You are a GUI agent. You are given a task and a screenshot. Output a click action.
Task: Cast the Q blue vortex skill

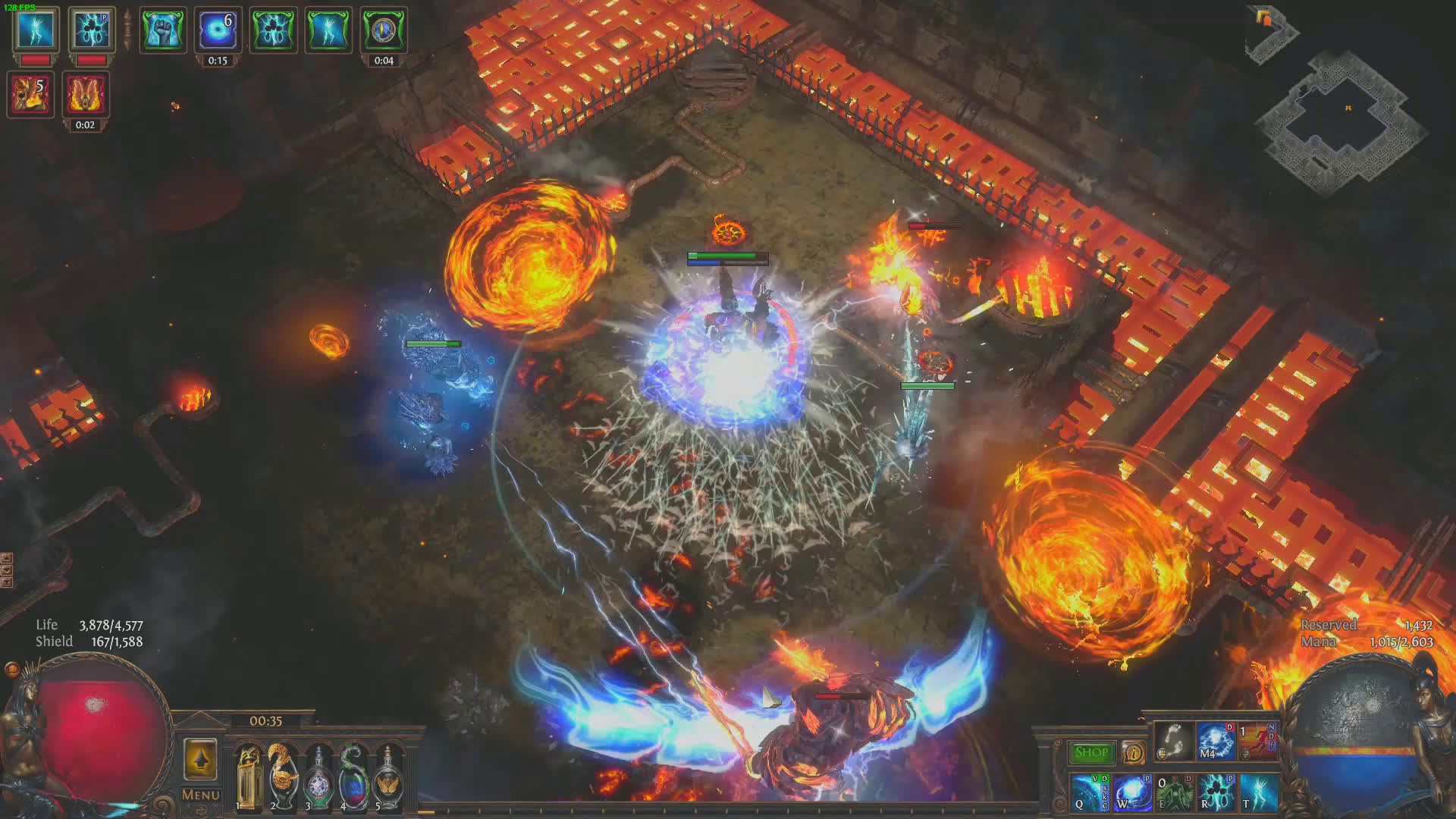click(x=1090, y=792)
